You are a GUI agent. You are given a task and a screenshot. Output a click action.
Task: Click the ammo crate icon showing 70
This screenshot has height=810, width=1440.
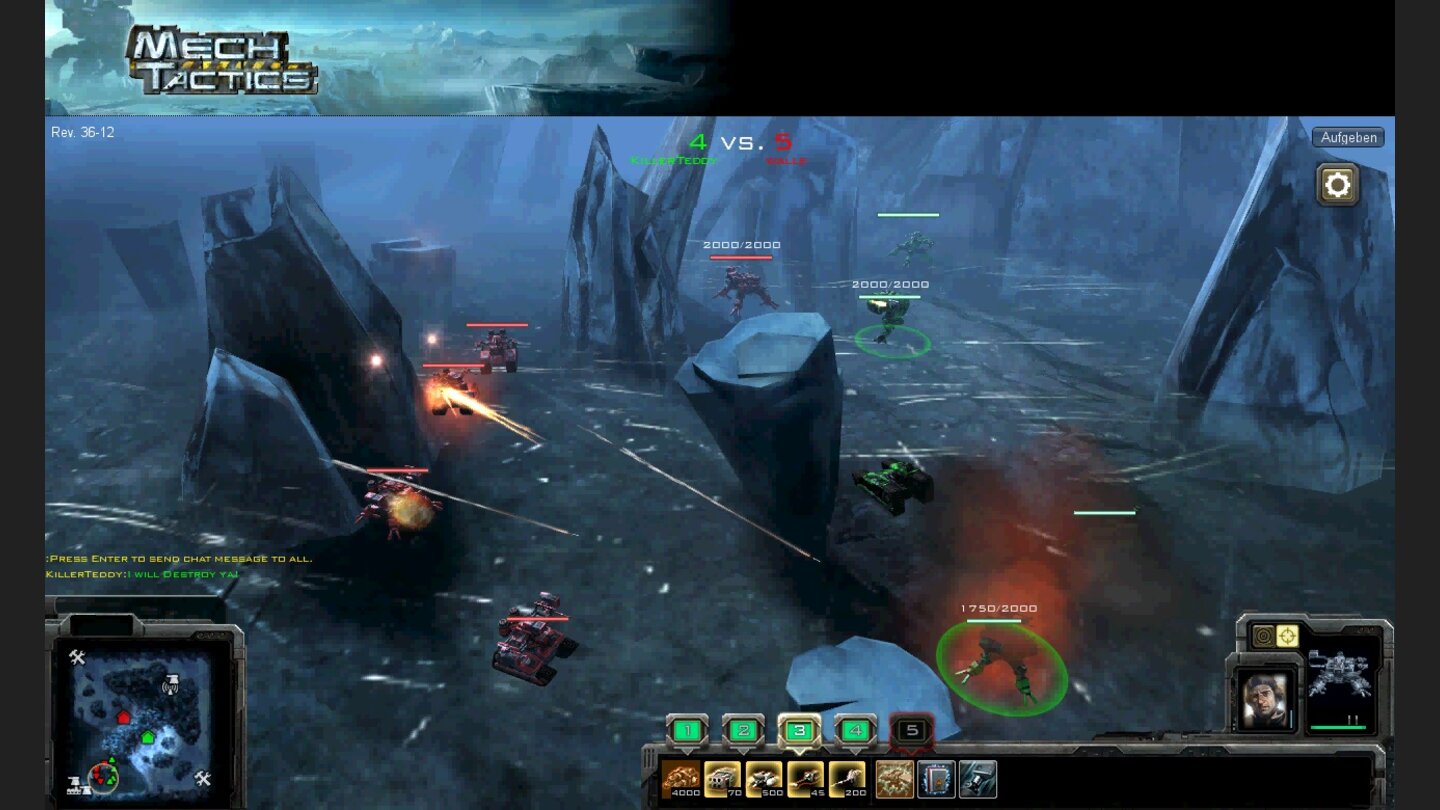(721, 777)
